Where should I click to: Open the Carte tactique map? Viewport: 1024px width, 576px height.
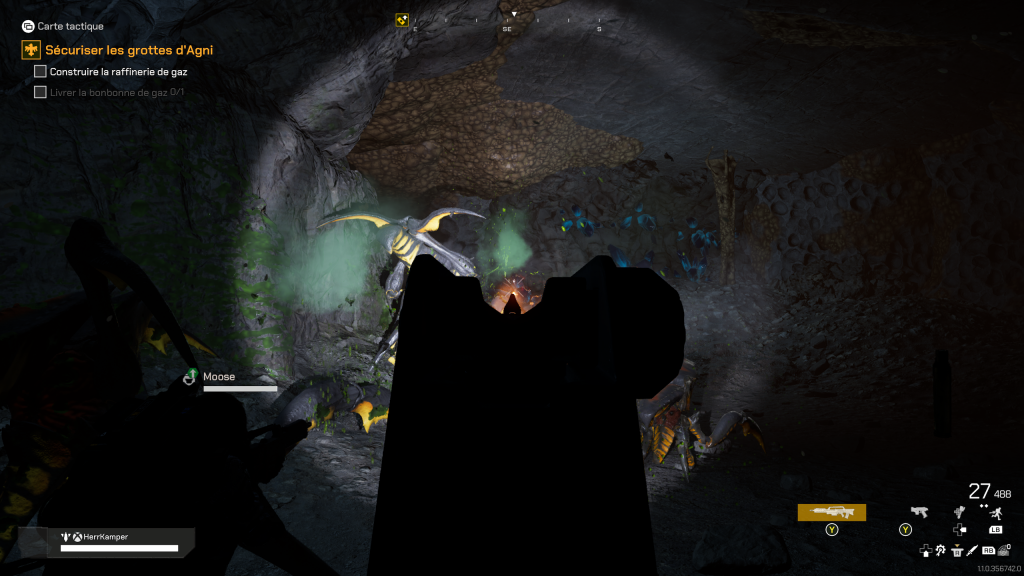pyautogui.click(x=63, y=26)
